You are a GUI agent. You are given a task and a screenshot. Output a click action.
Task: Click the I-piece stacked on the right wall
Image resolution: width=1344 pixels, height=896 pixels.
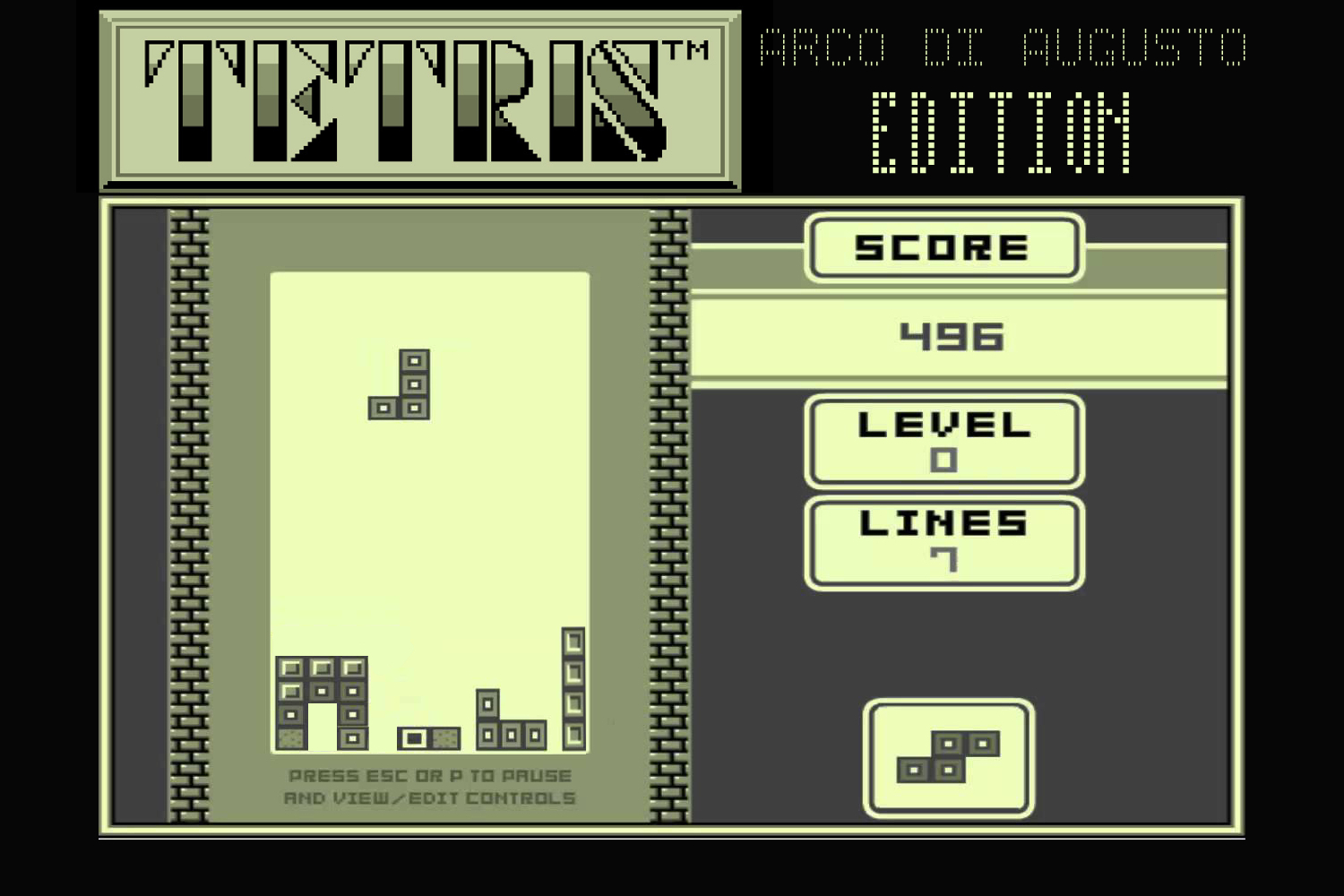click(x=574, y=690)
